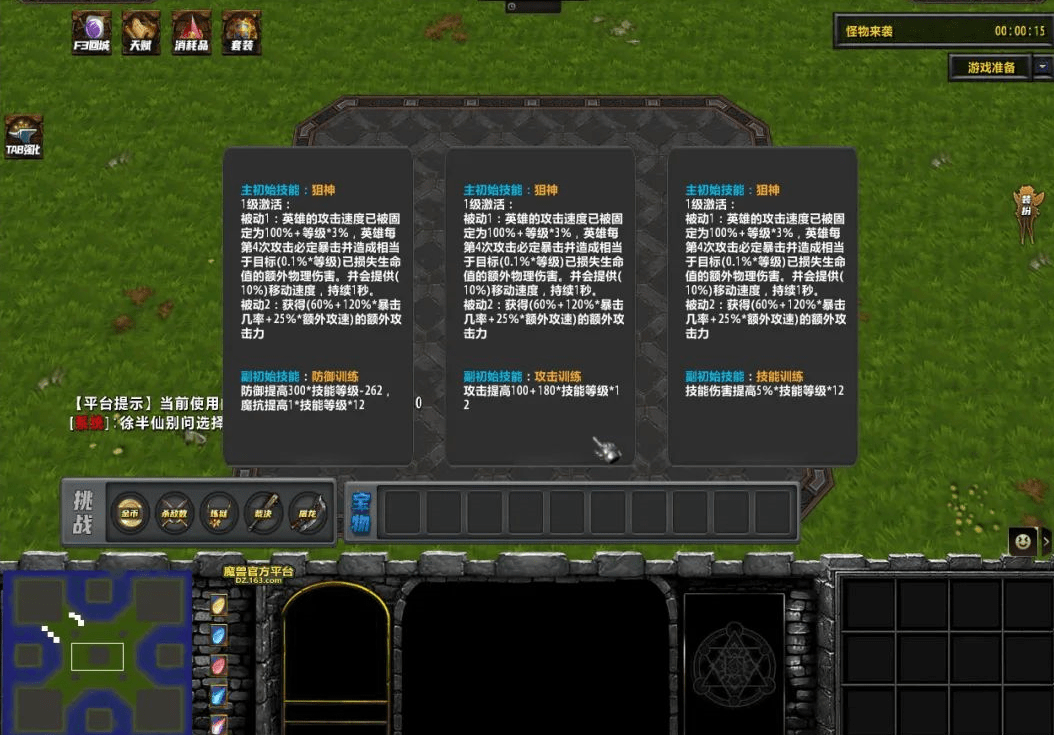
Task: Launch the 屠龙 dragon-slaying challenge
Action: click(x=309, y=511)
